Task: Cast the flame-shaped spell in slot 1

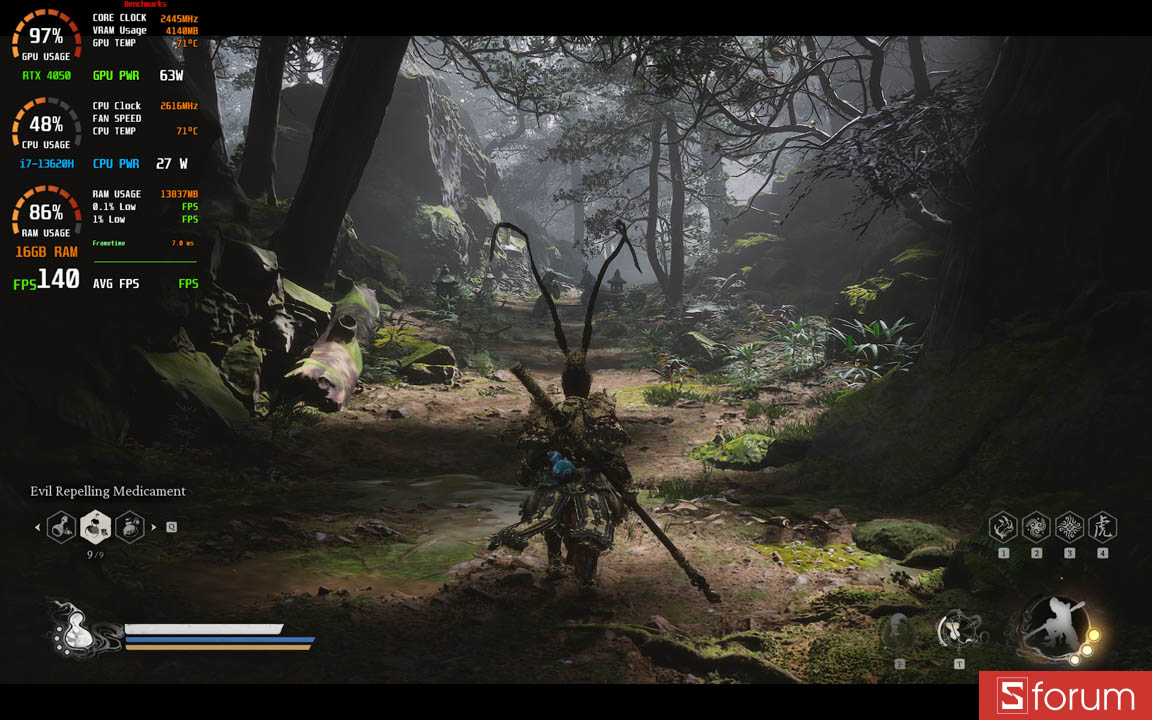Action: click(1003, 527)
